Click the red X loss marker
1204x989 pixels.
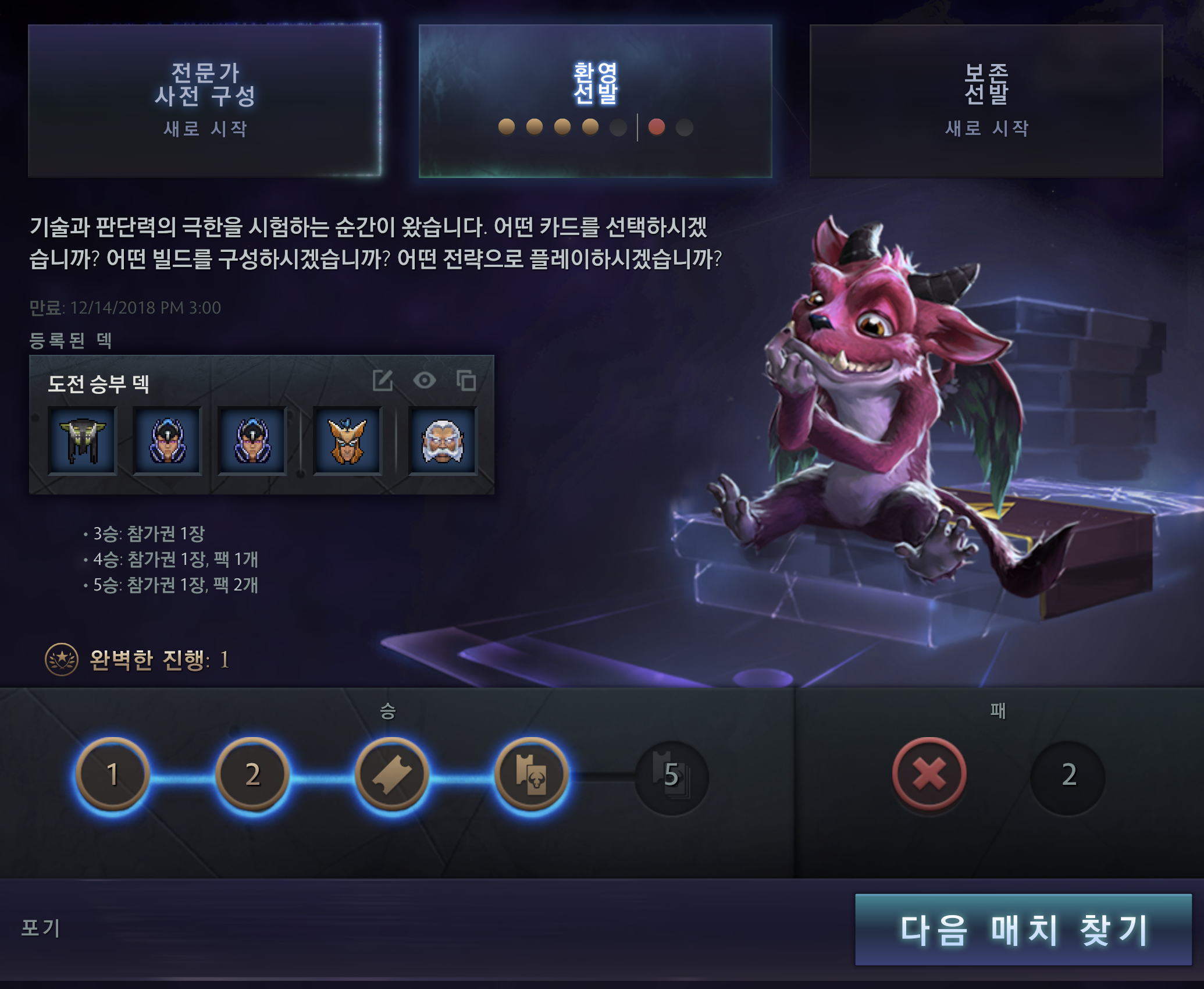(x=929, y=775)
